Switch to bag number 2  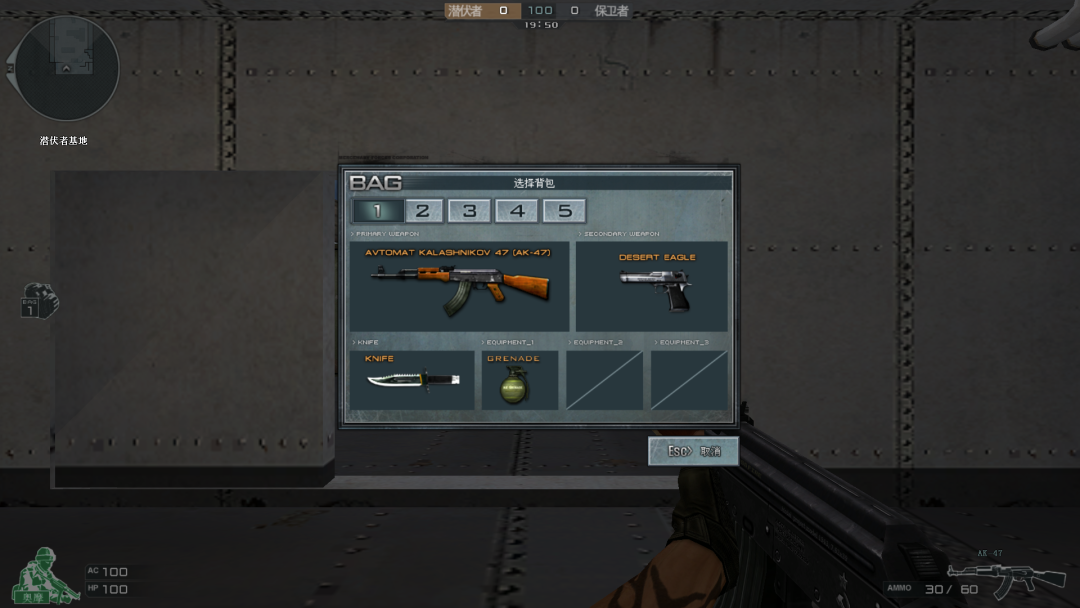(x=423, y=211)
